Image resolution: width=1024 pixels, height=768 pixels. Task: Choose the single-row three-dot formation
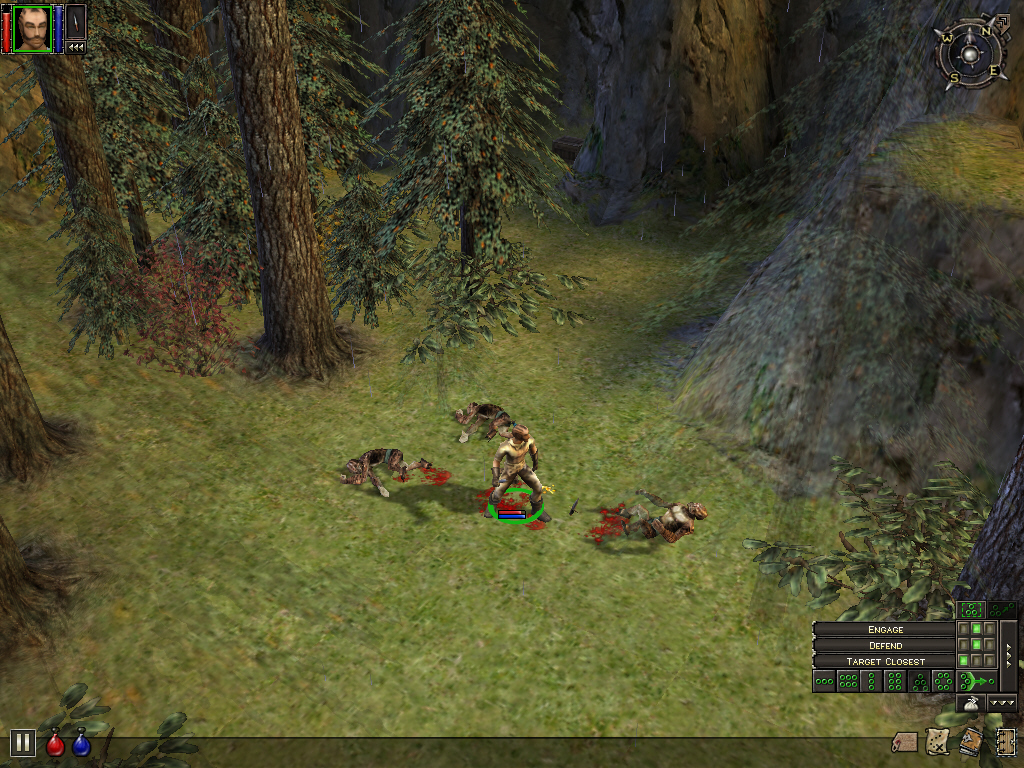click(825, 682)
